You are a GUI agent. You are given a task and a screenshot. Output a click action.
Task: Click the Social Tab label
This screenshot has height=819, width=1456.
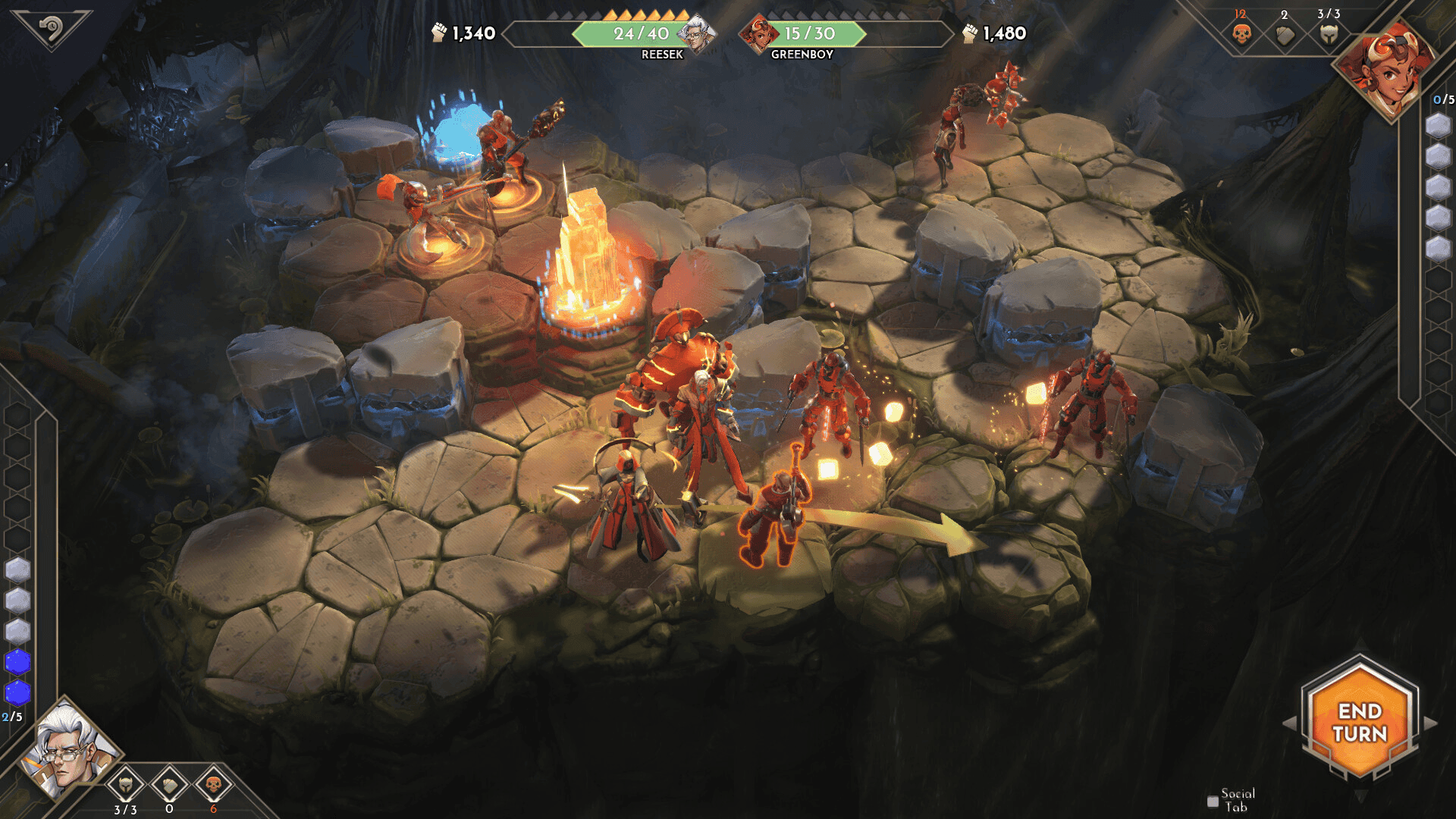[x=1236, y=798]
